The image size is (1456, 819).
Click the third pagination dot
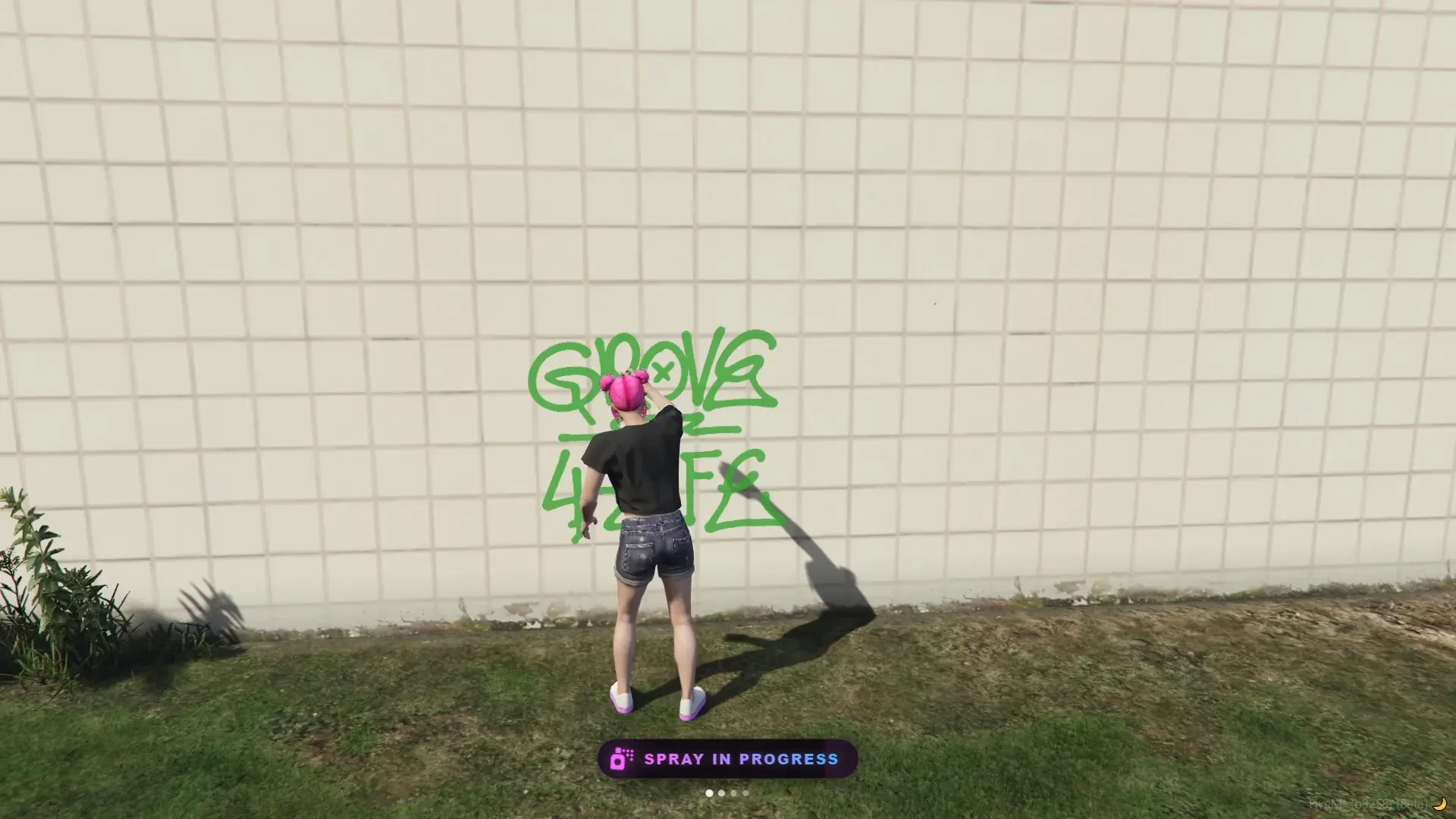(x=733, y=794)
